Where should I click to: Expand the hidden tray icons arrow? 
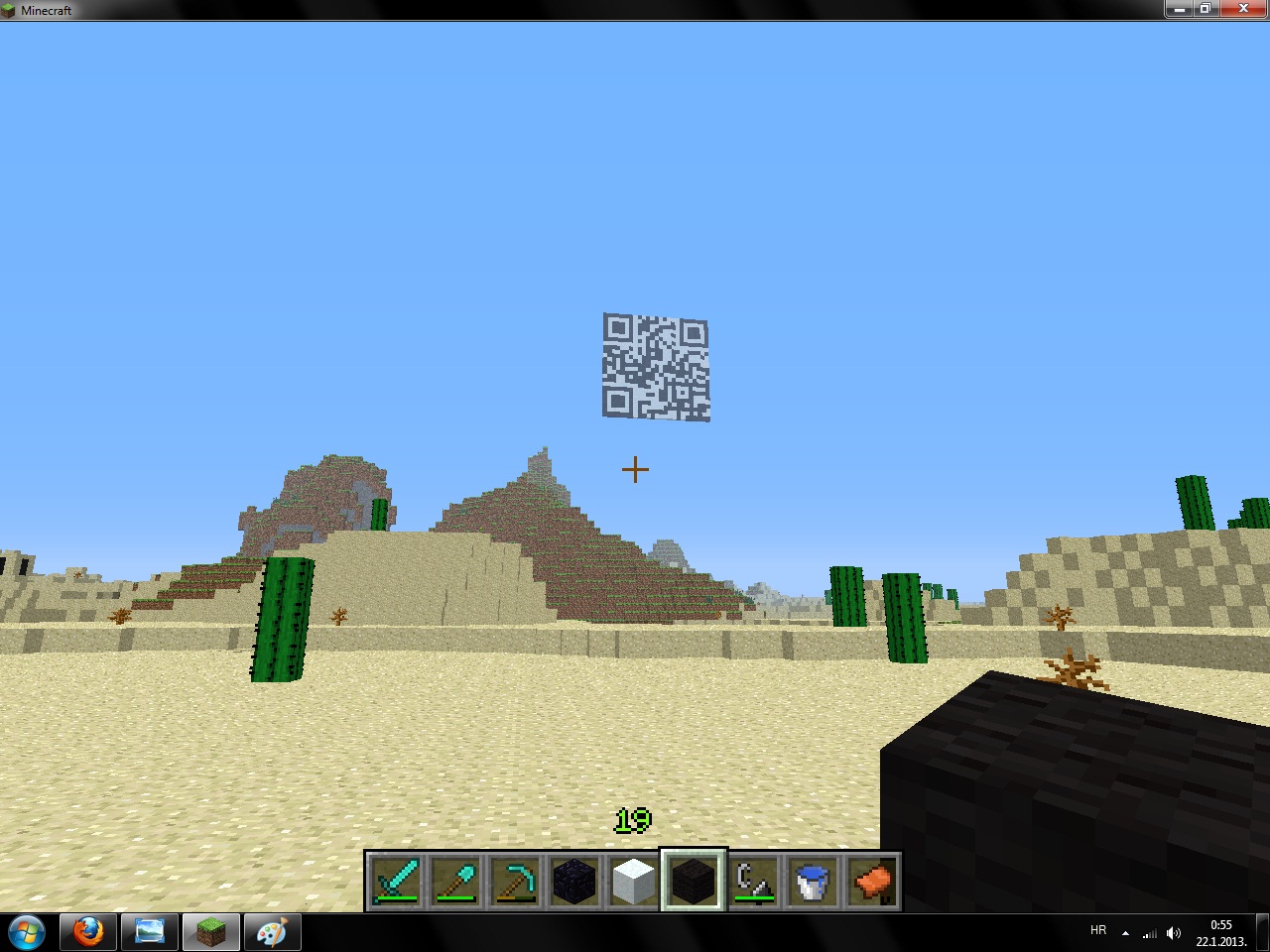pyautogui.click(x=1124, y=933)
